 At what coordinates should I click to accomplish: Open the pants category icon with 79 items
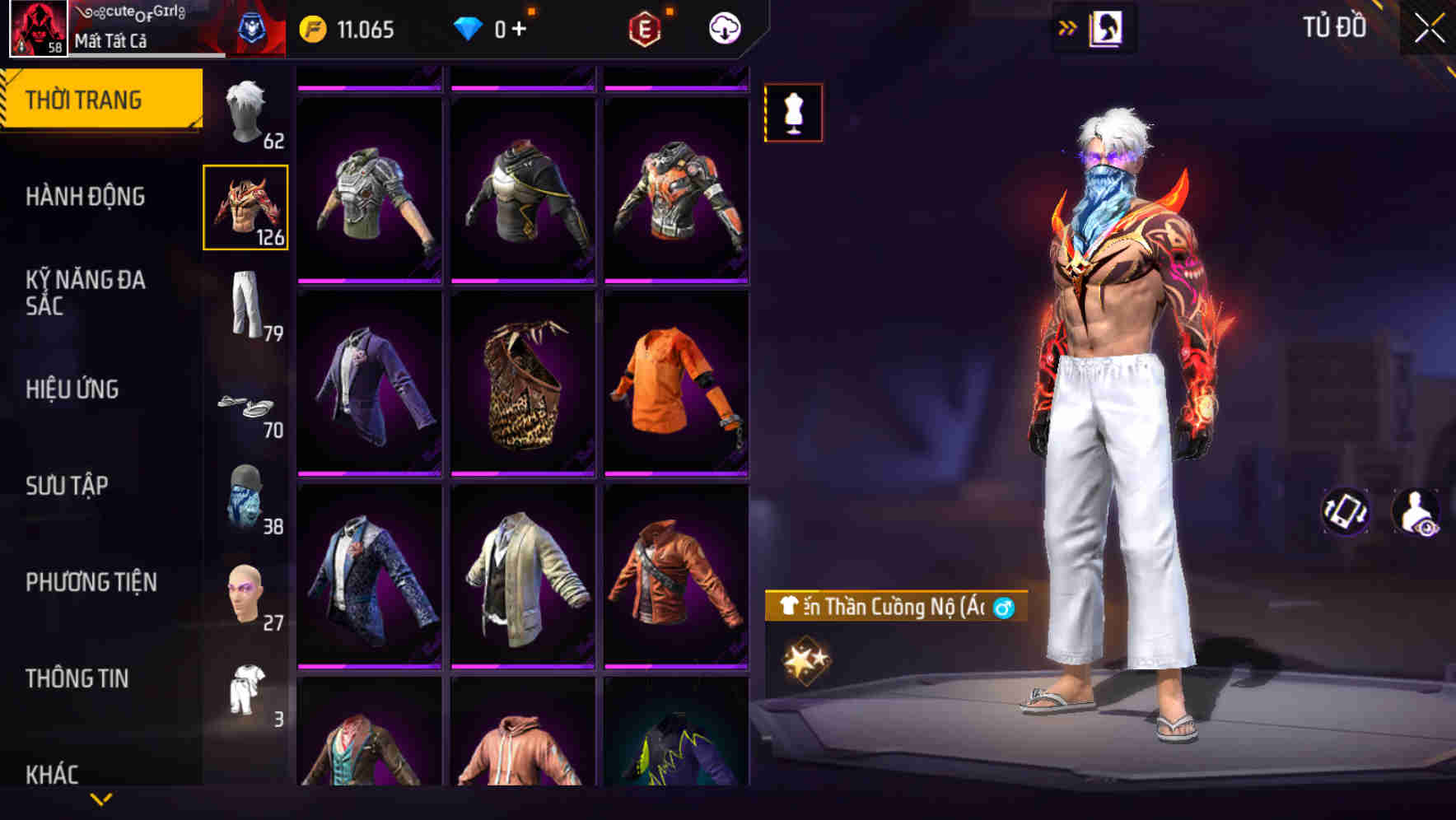tap(245, 305)
